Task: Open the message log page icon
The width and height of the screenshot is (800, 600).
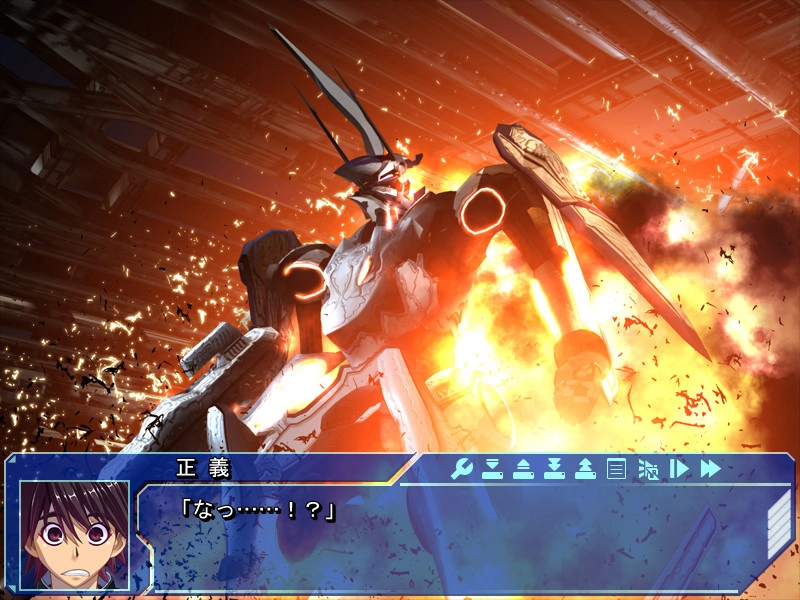Action: point(616,468)
